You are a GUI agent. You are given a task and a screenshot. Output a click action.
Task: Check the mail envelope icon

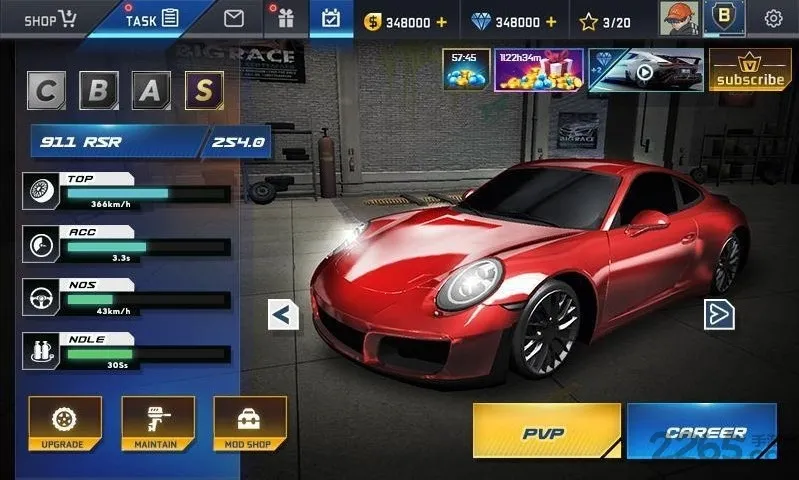click(234, 18)
